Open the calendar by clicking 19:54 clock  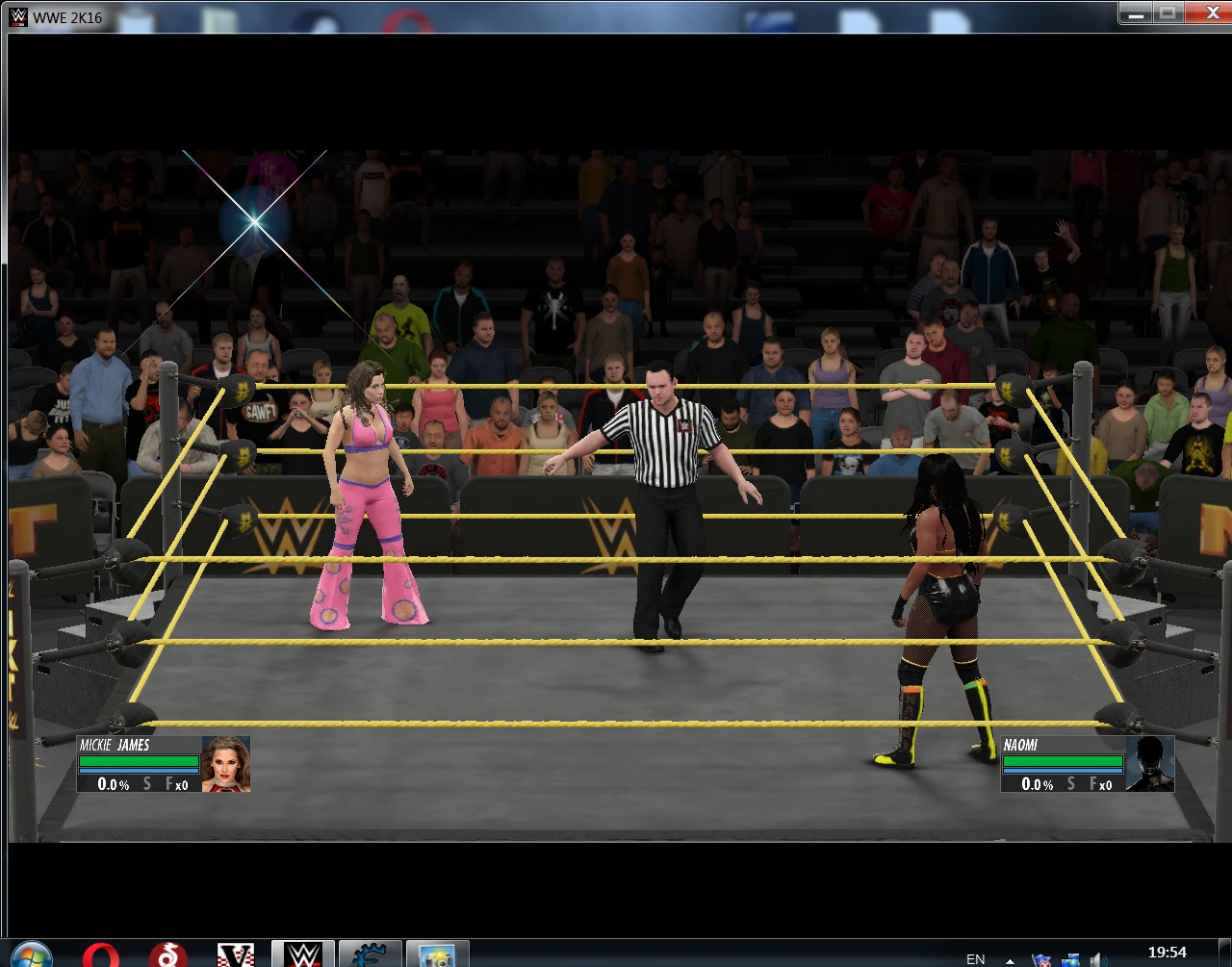coord(1168,952)
